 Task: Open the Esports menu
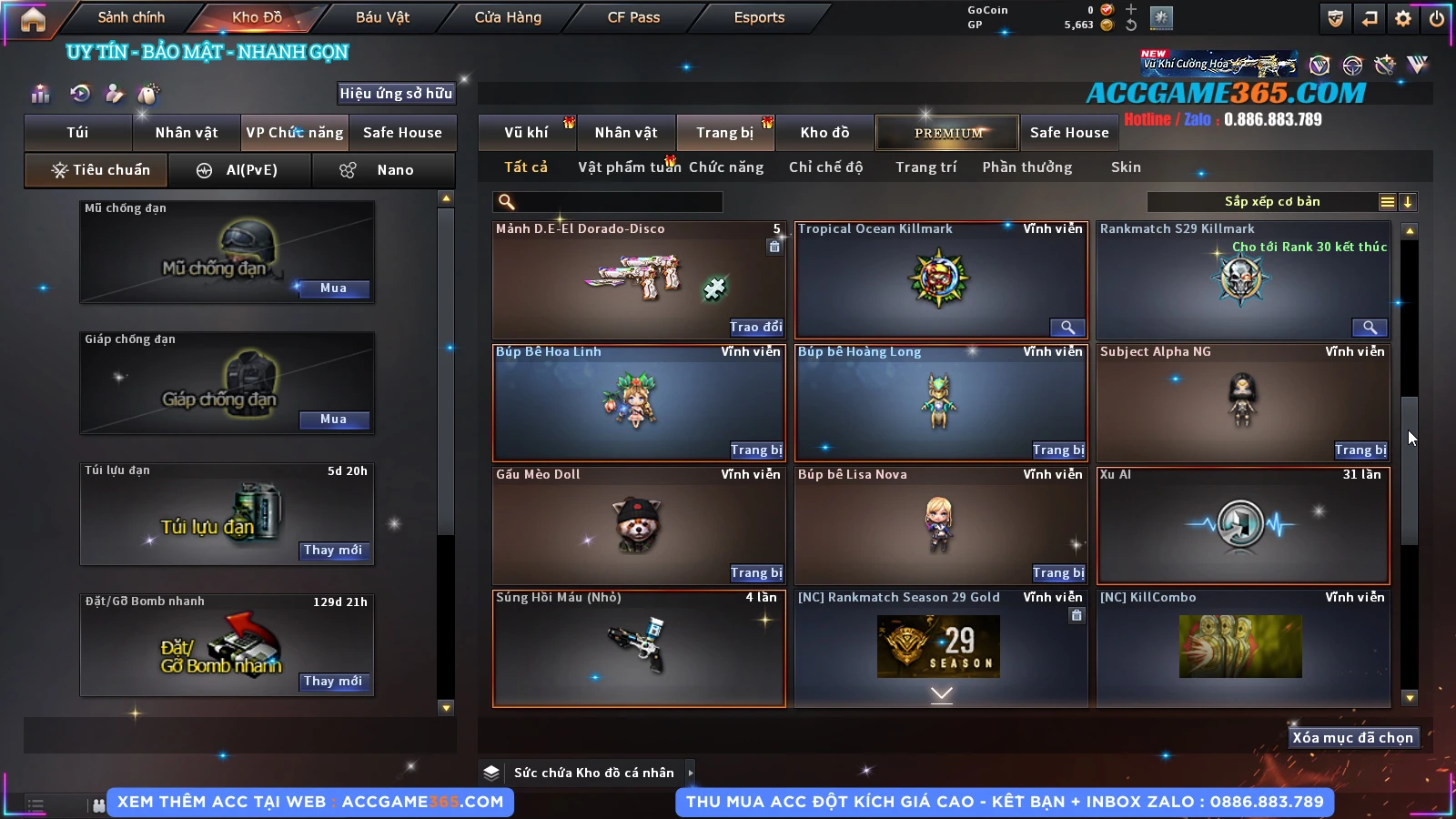coord(759,17)
